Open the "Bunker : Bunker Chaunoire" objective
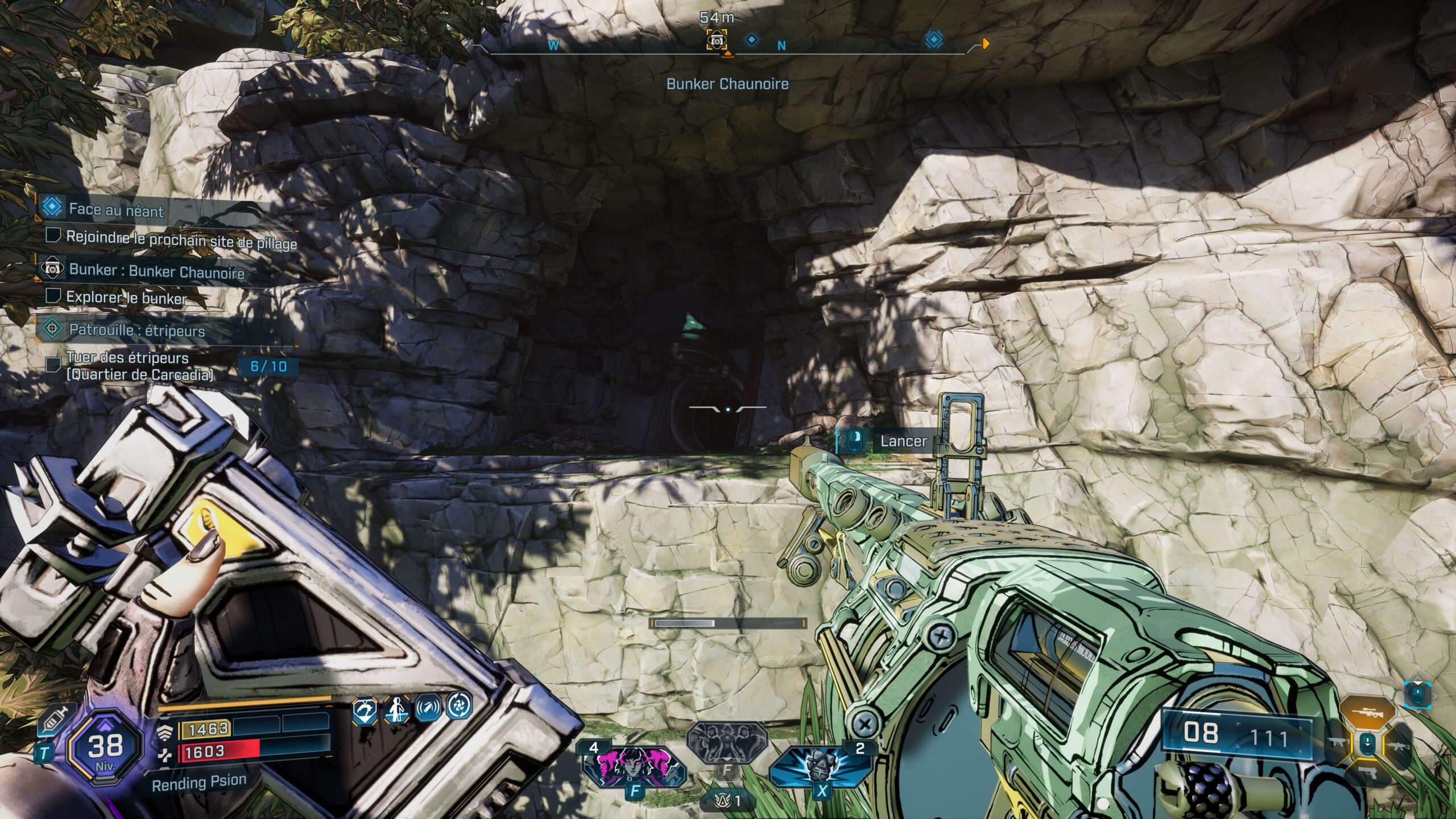Image resolution: width=1456 pixels, height=819 pixels. pyautogui.click(x=156, y=271)
